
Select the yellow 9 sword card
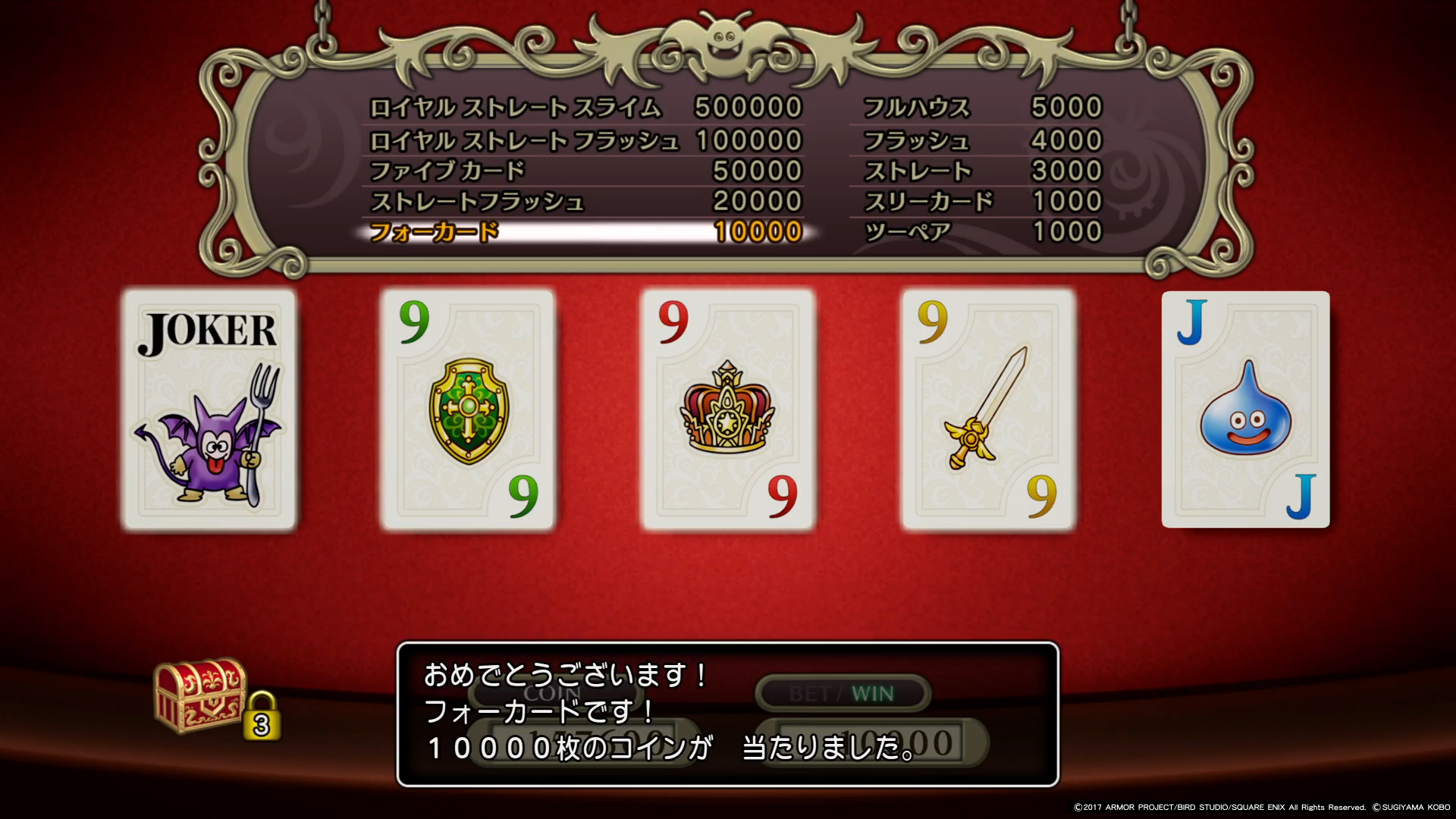[988, 409]
